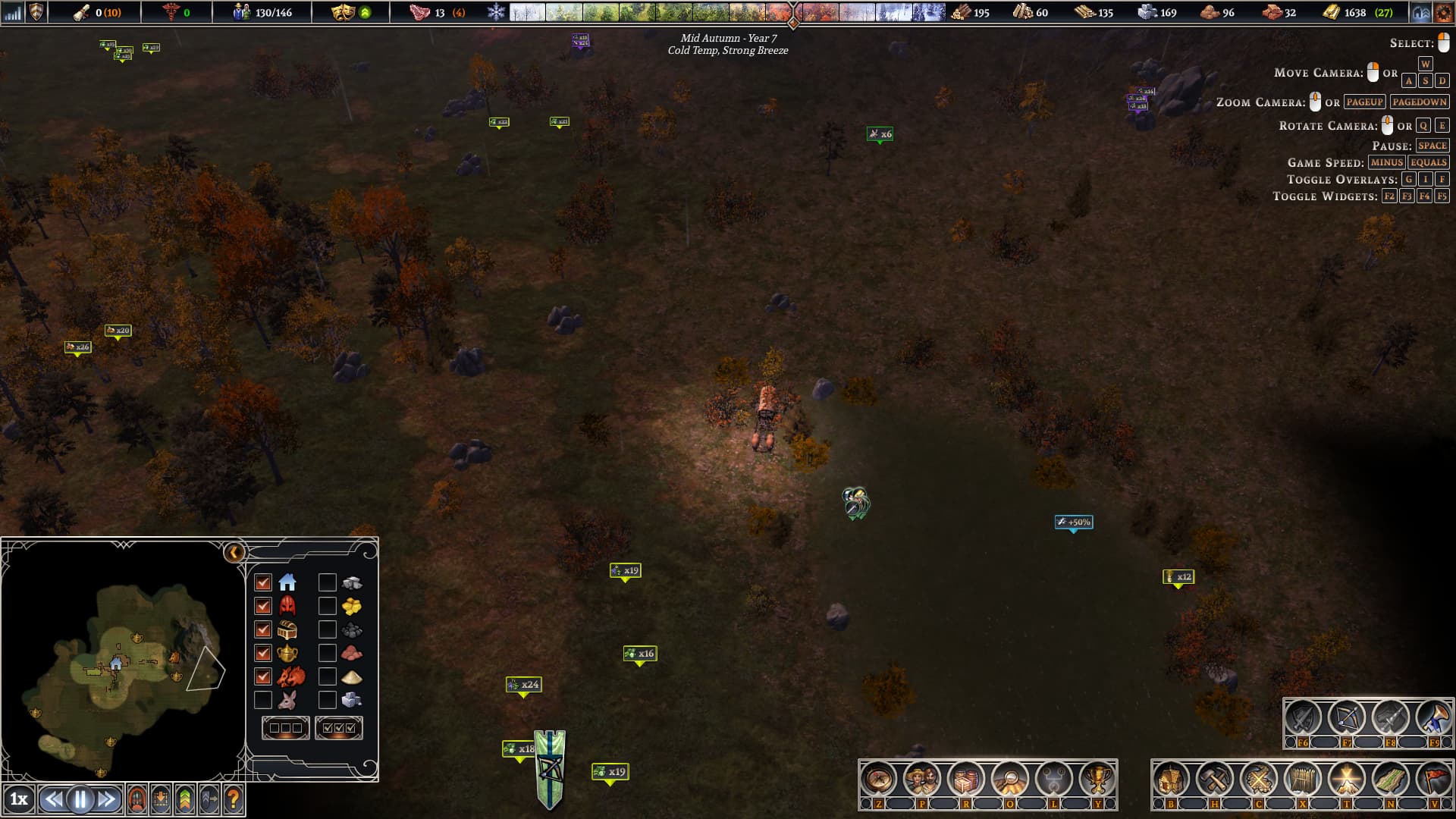Toggle the red helmet minimap filter

tap(263, 606)
